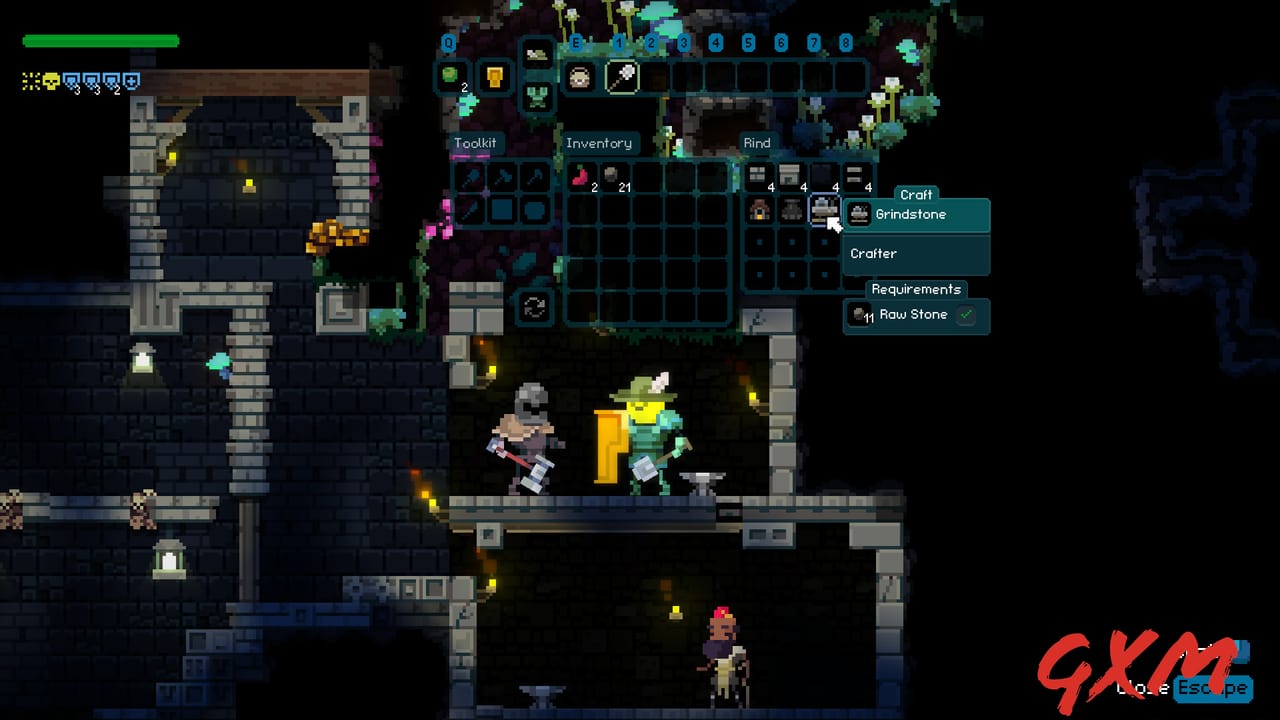
Task: Select the shovel in hotbar slot 1
Action: point(621,77)
